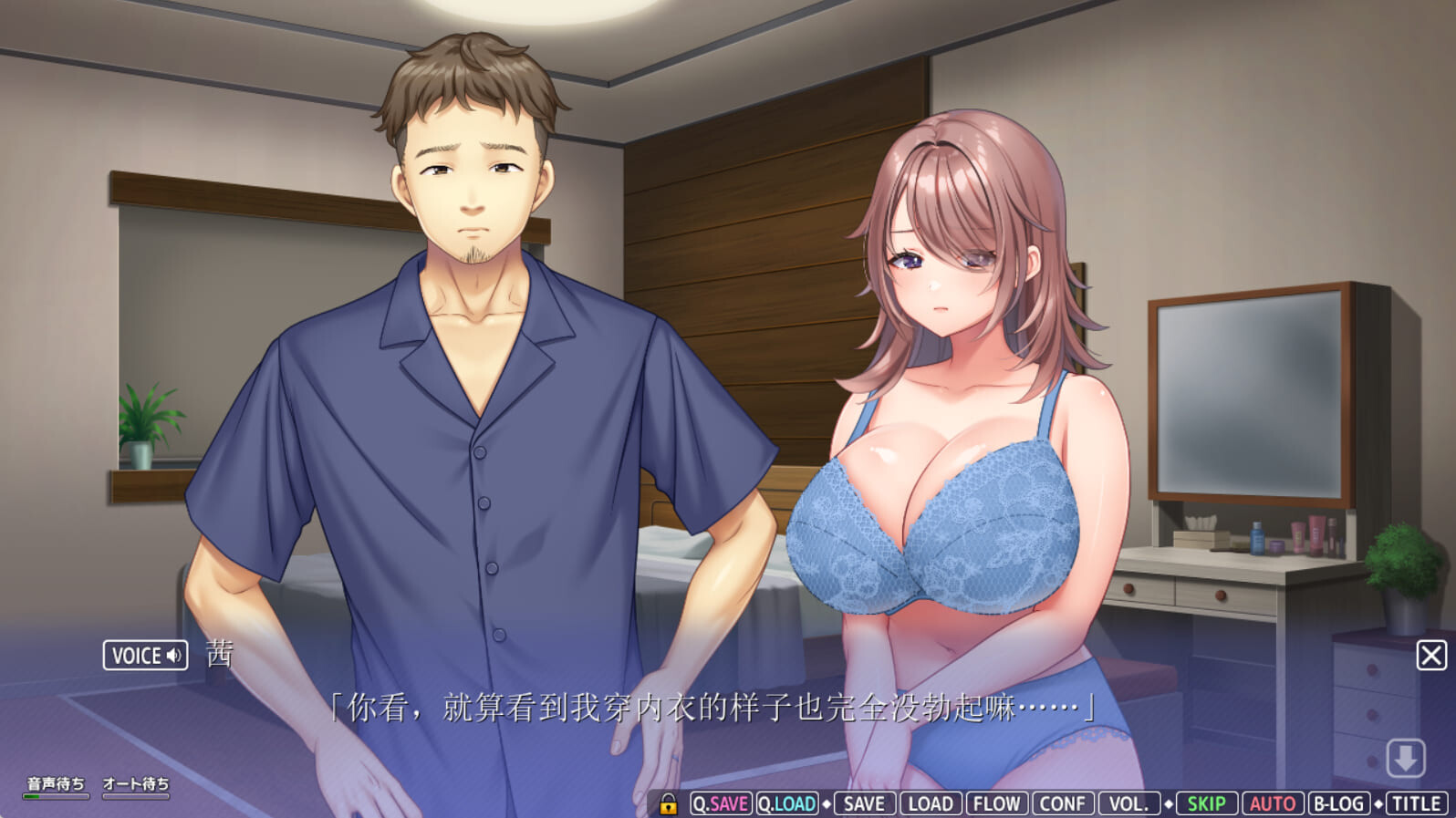1456x818 pixels.
Task: Return to the TITLE screen
Action: (1414, 803)
